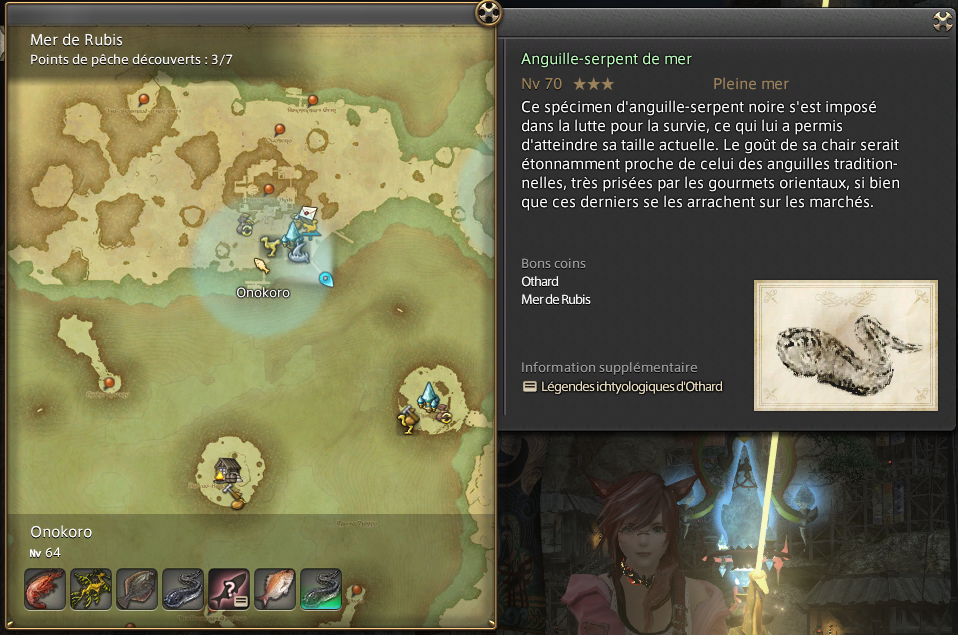Select the grey eel fish icon
The width and height of the screenshot is (958, 635).
tap(183, 589)
